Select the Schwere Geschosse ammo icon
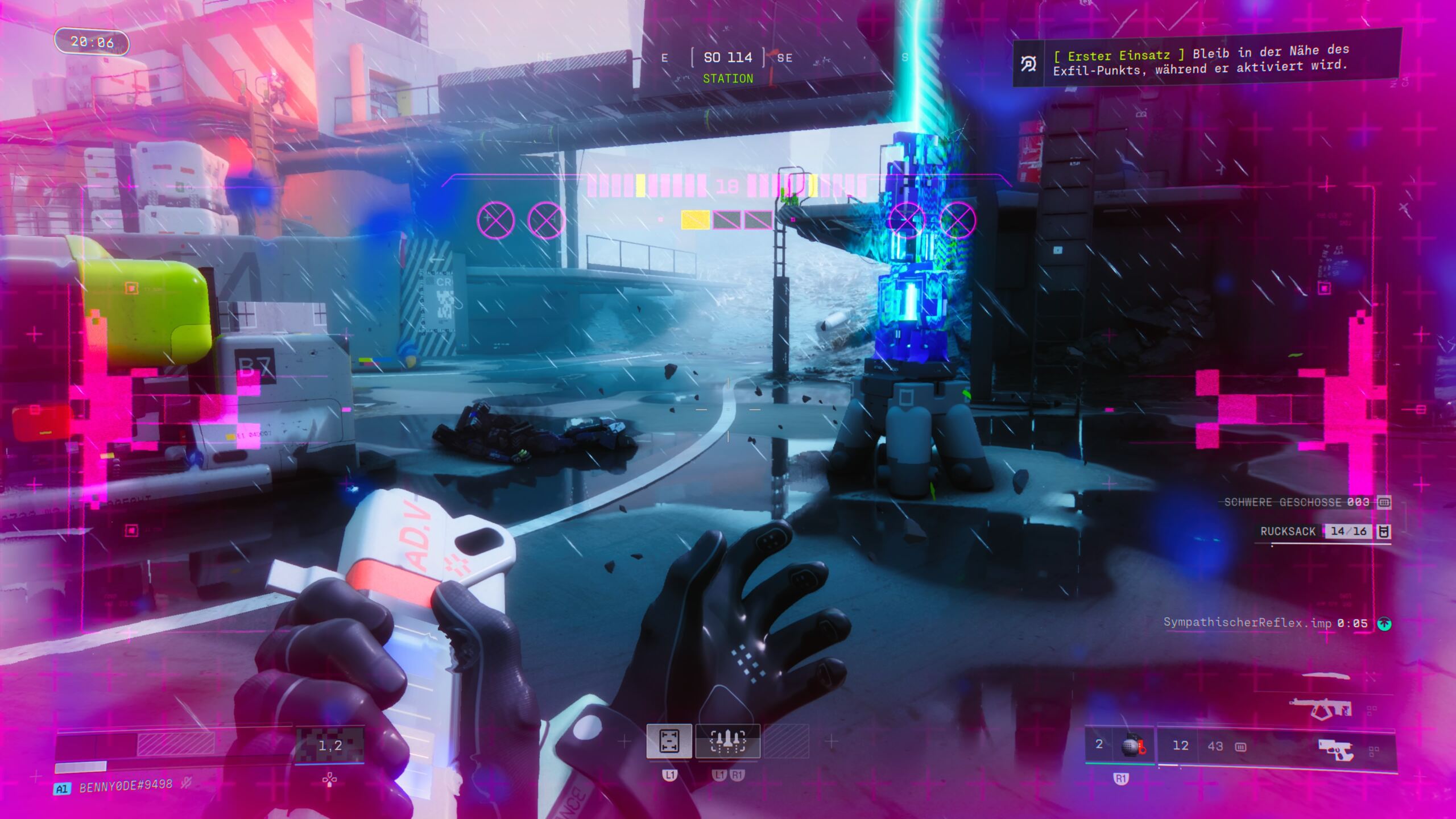This screenshot has height=819, width=1456. pyautogui.click(x=1384, y=502)
